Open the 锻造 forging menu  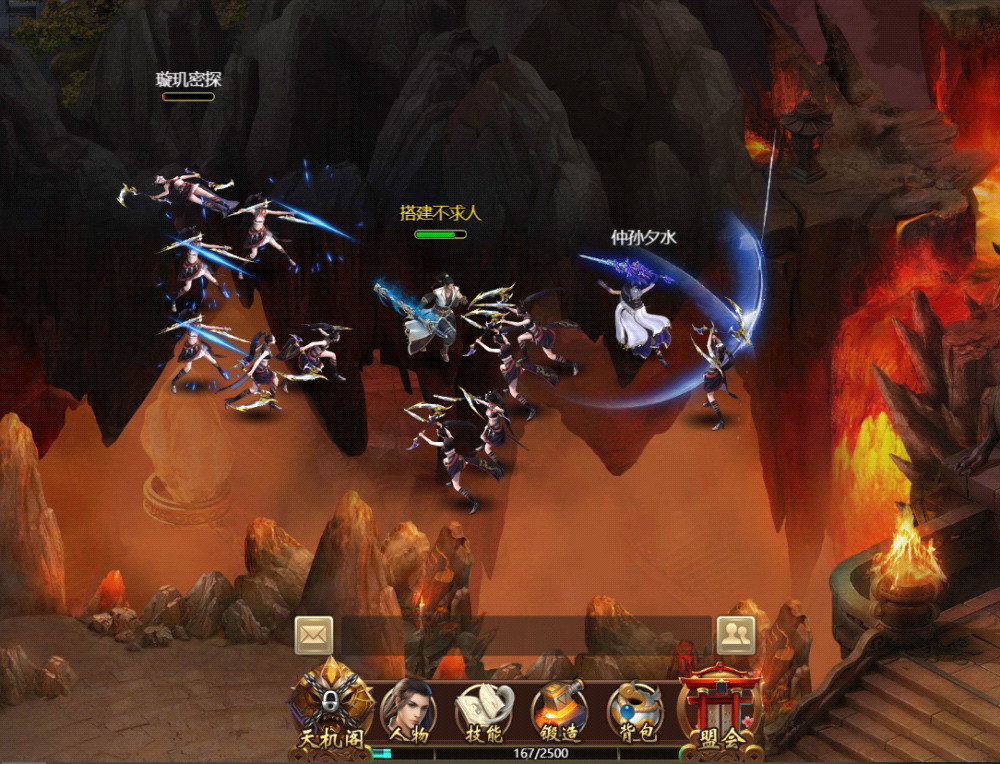click(x=559, y=711)
